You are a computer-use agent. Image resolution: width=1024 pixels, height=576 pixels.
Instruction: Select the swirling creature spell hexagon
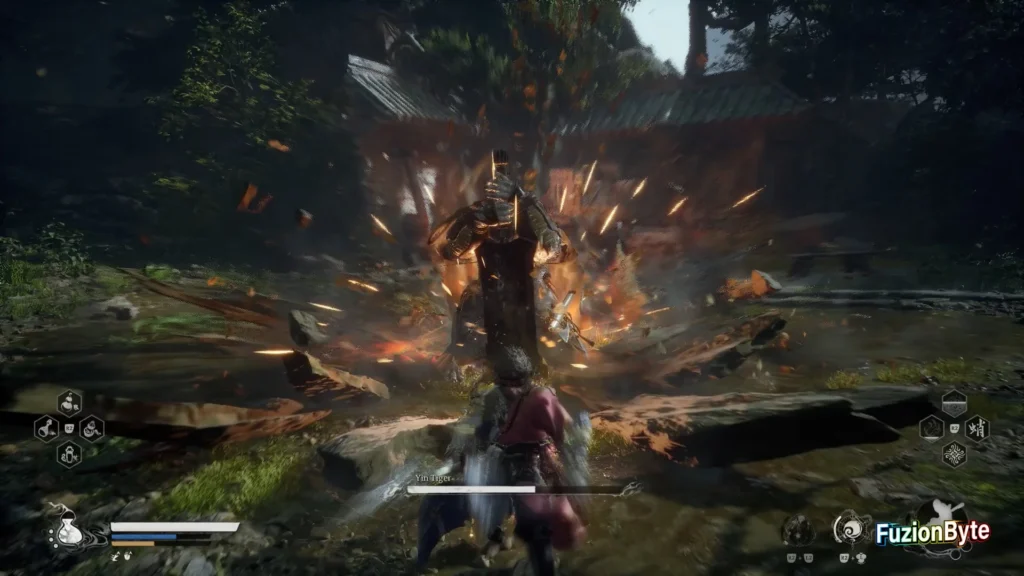click(931, 429)
